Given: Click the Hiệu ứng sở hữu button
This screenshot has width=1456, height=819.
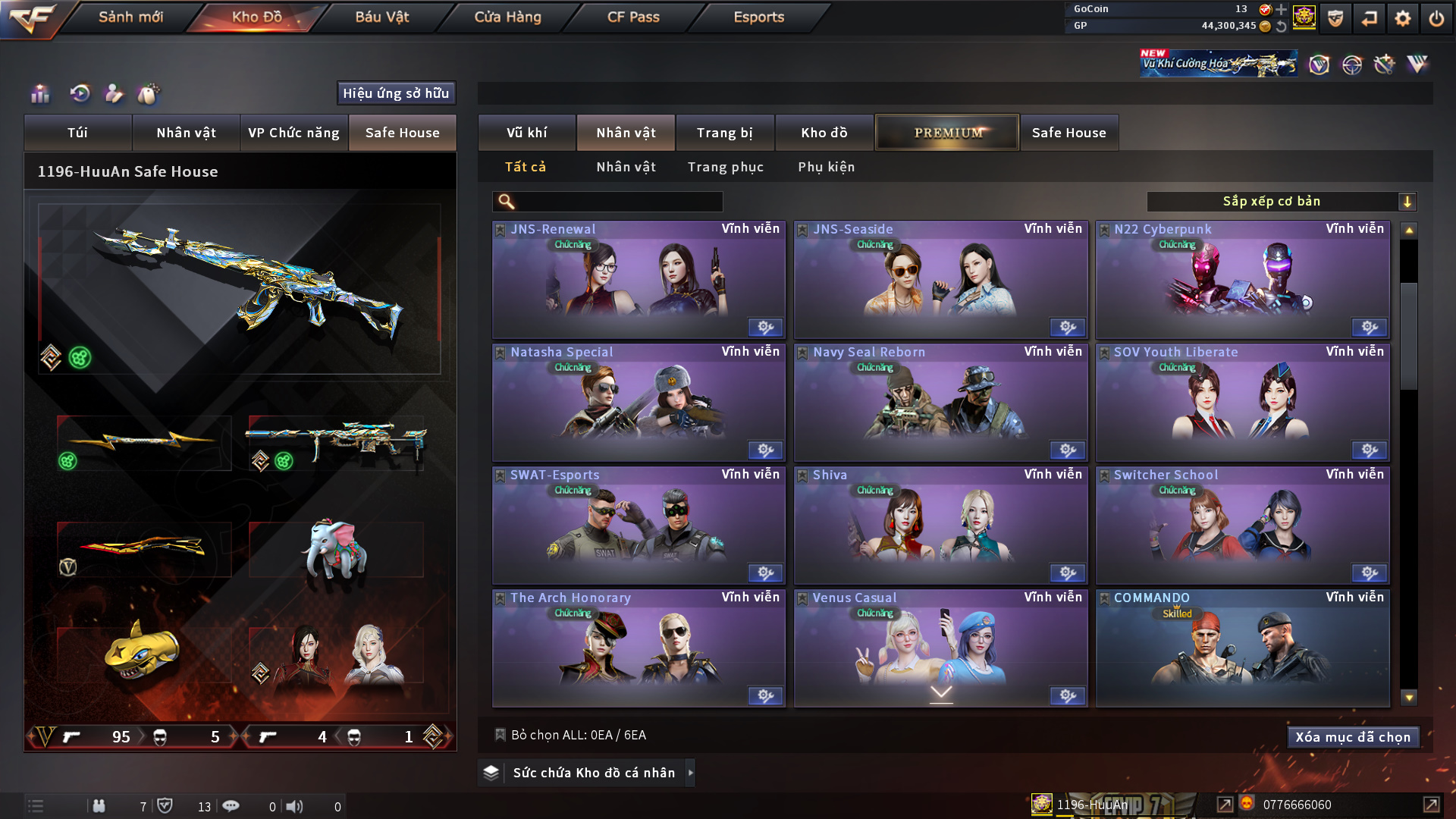Looking at the screenshot, I should [x=396, y=93].
